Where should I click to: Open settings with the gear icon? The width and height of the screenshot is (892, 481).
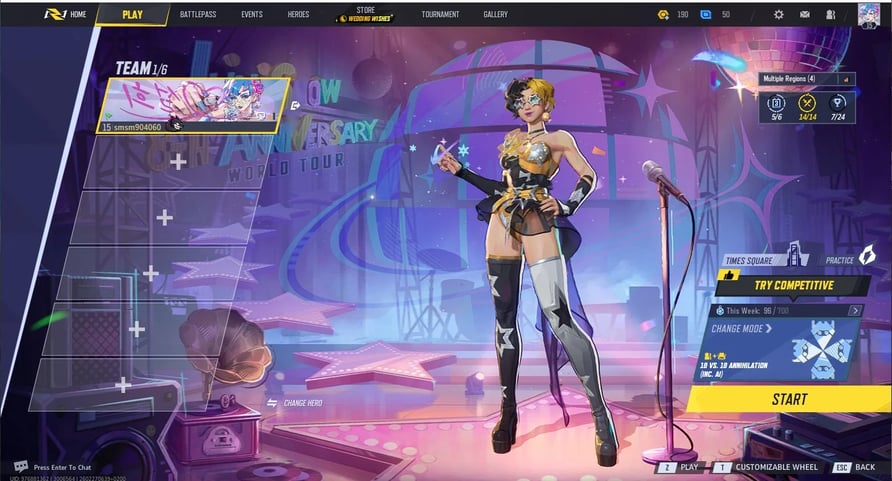point(779,15)
